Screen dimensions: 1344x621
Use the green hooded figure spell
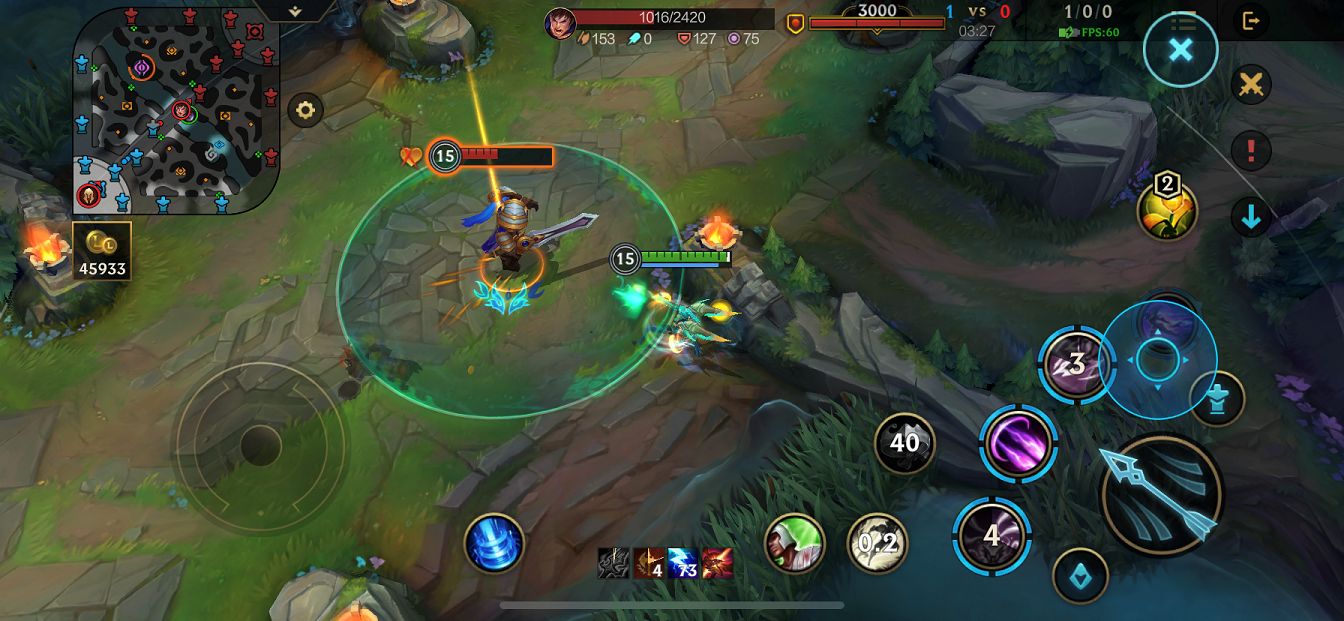point(794,544)
